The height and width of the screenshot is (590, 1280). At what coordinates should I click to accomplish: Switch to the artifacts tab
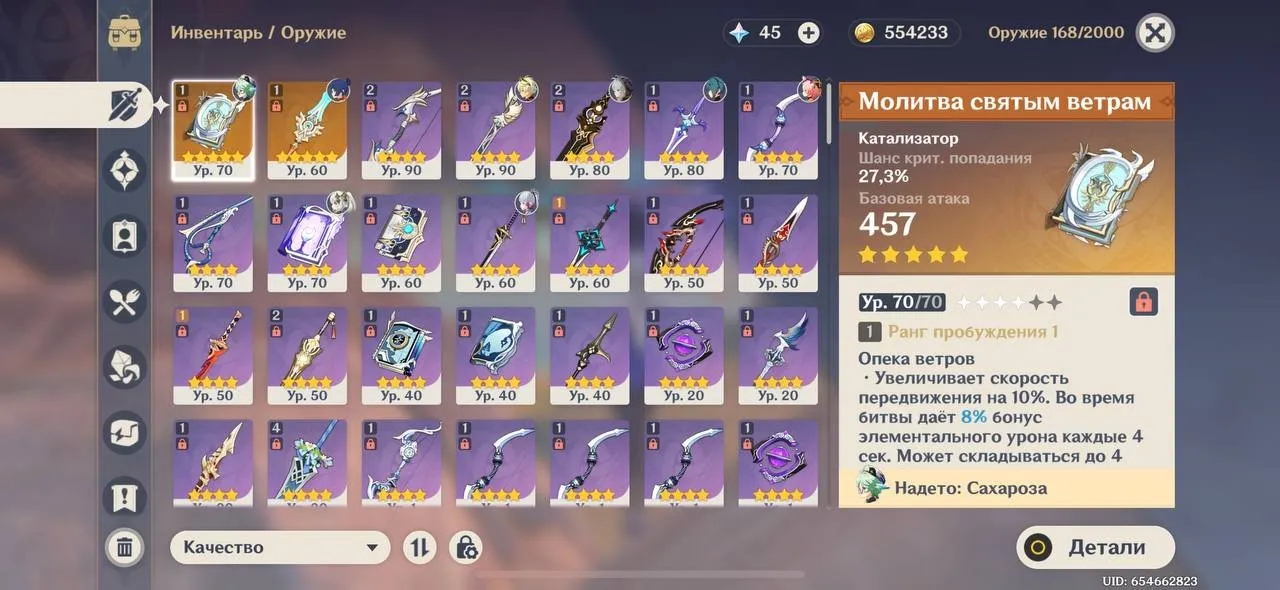pyautogui.click(x=125, y=170)
